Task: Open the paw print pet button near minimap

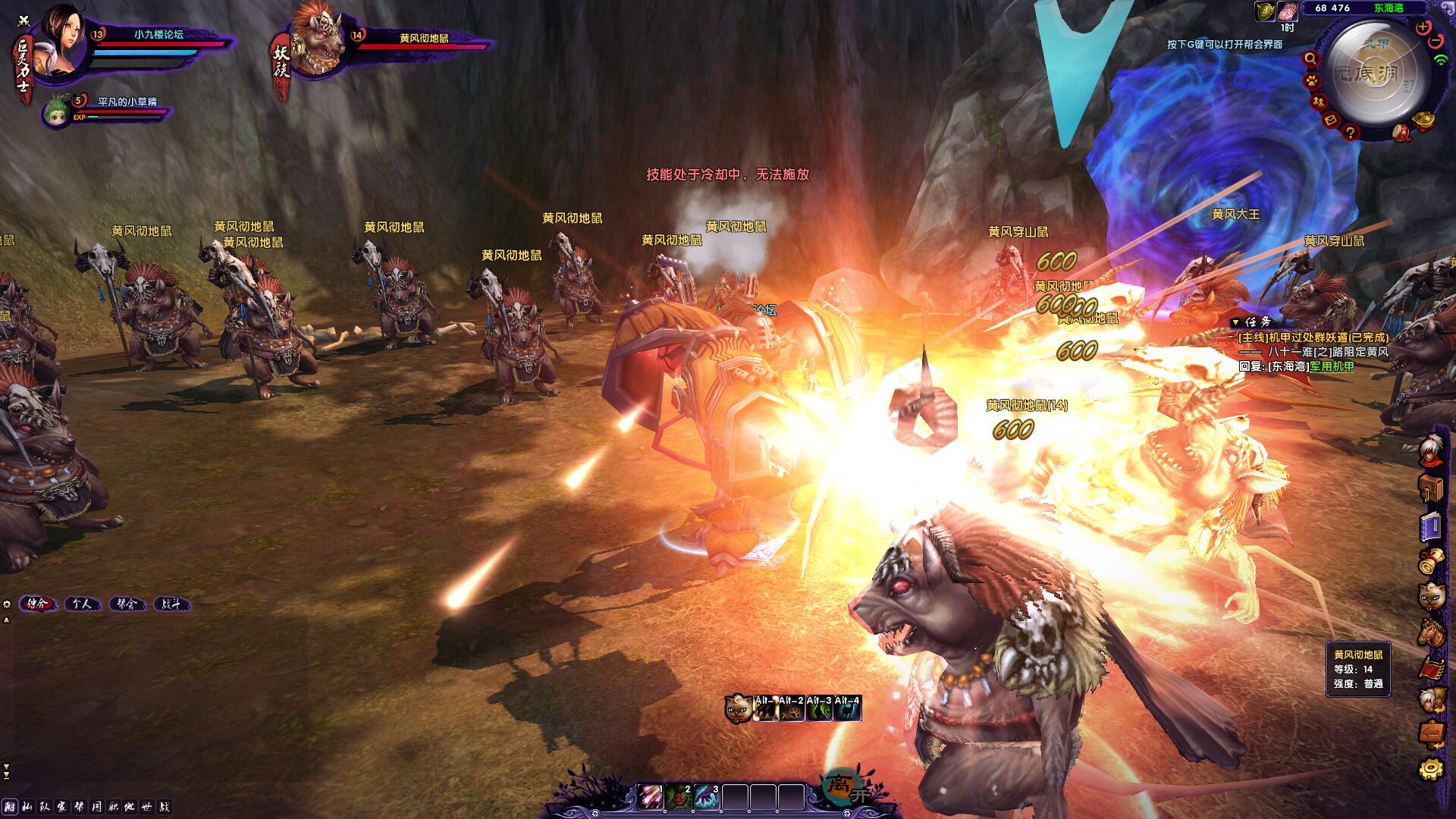Action: click(x=1312, y=80)
